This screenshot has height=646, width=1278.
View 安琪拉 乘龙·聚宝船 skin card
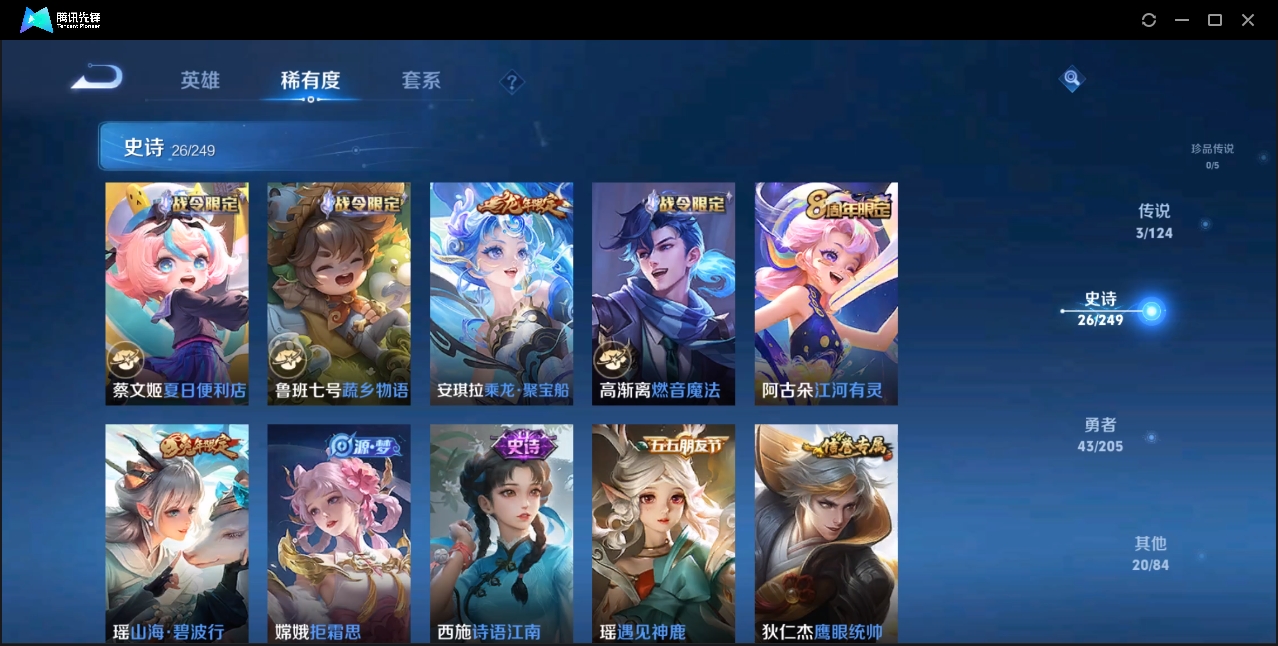click(502, 293)
